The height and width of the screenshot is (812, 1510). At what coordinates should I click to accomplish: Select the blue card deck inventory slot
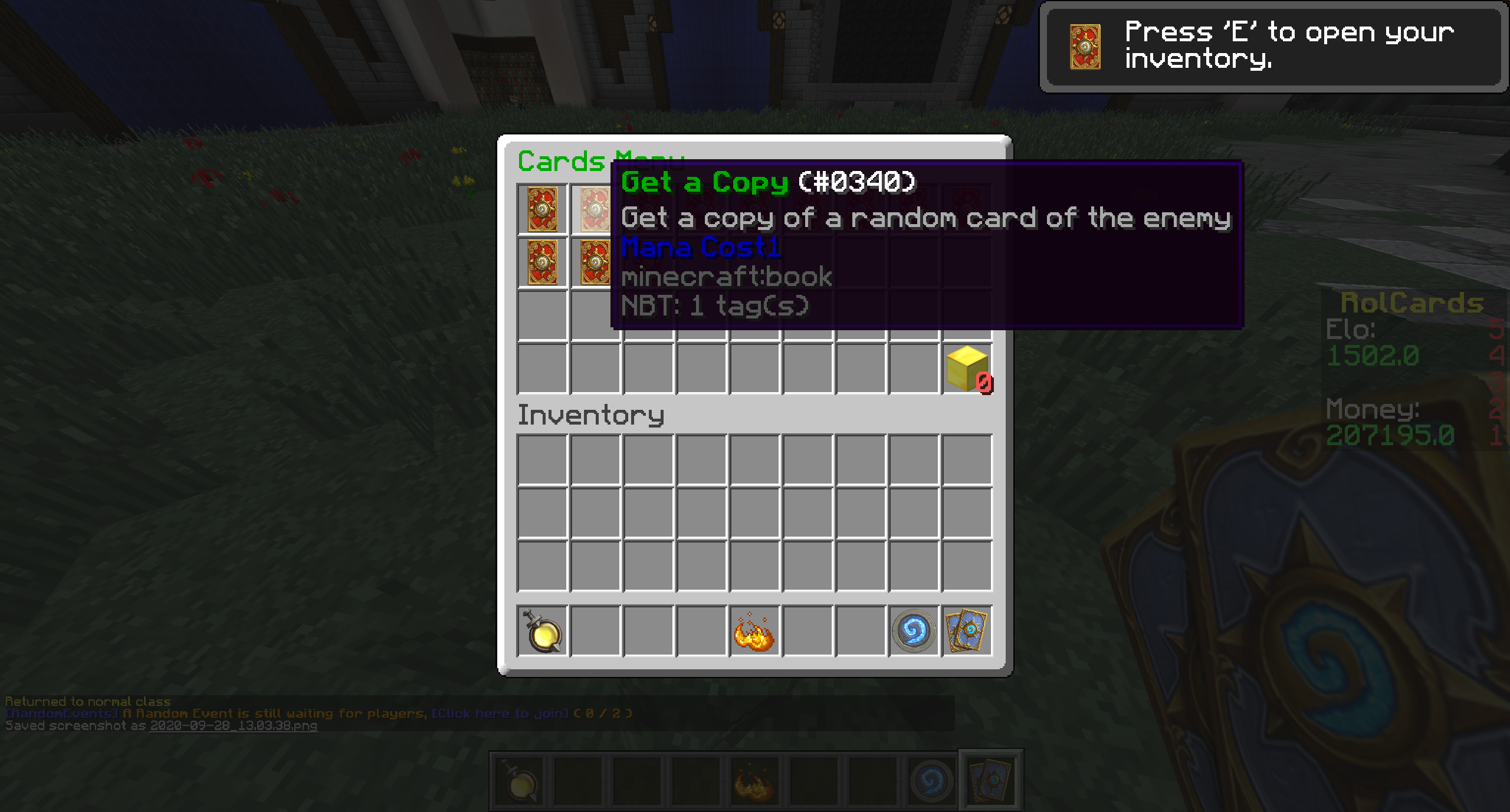tap(967, 631)
